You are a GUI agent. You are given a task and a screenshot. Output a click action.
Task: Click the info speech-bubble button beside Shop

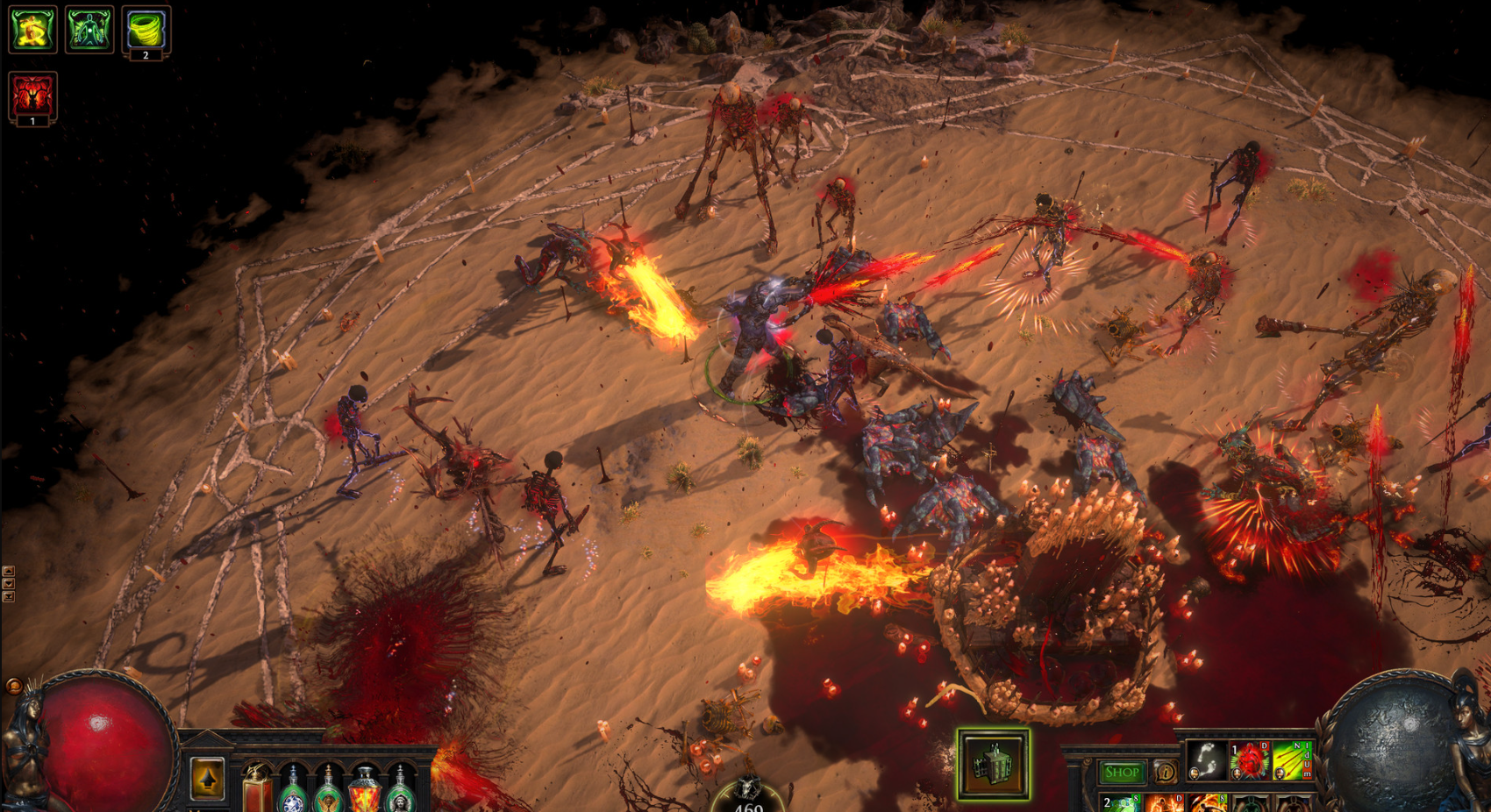[x=1166, y=773]
